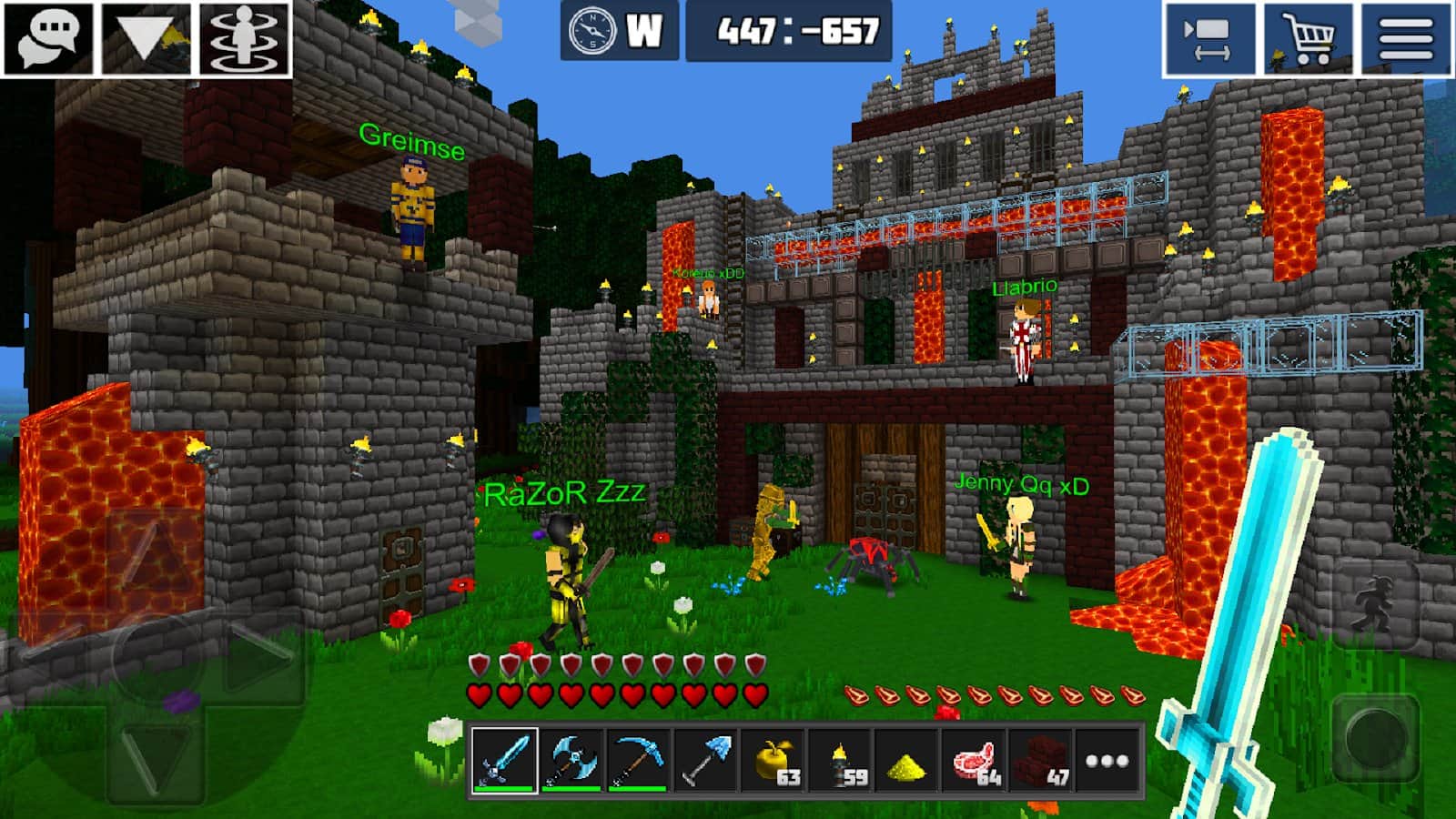Open the hamburger main menu
The width and height of the screenshot is (1456, 819).
[1406, 39]
